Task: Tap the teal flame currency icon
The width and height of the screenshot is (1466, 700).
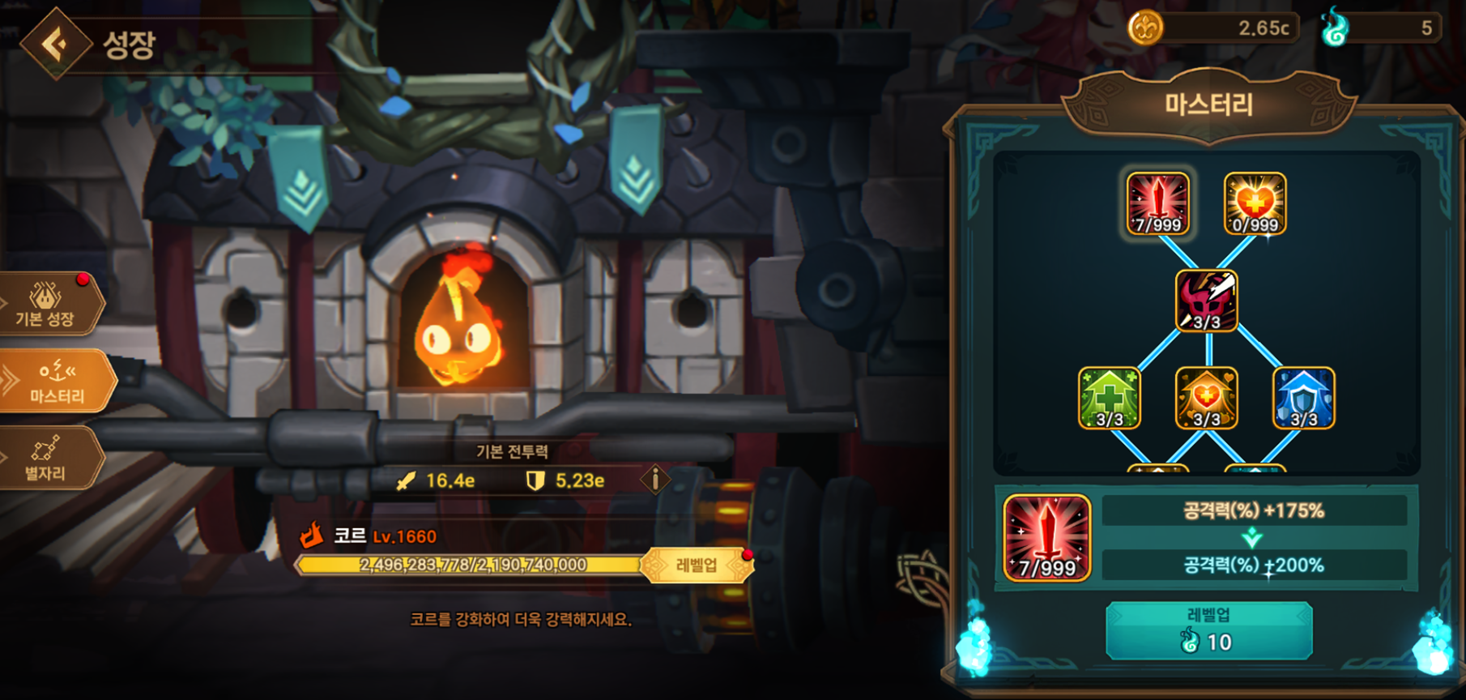Action: click(1334, 28)
